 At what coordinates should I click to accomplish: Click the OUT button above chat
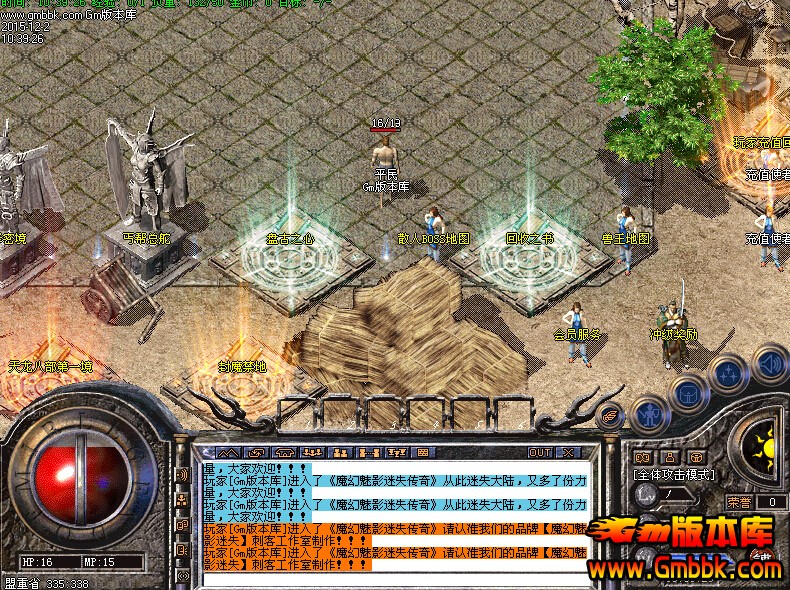tap(540, 452)
